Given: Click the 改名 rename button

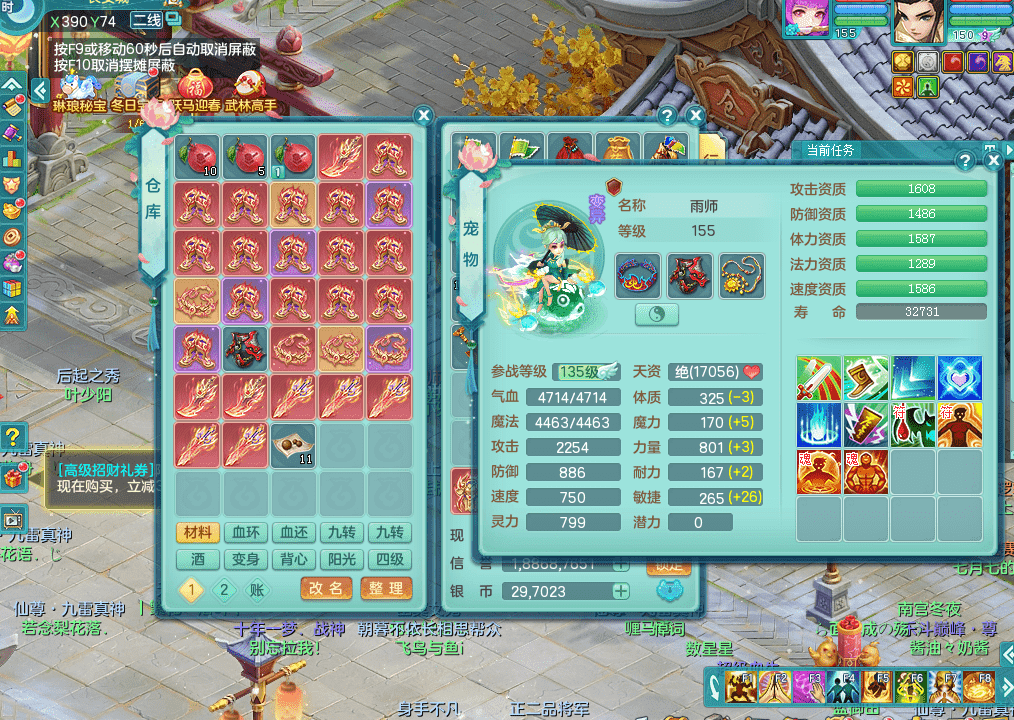Looking at the screenshot, I should (326, 589).
